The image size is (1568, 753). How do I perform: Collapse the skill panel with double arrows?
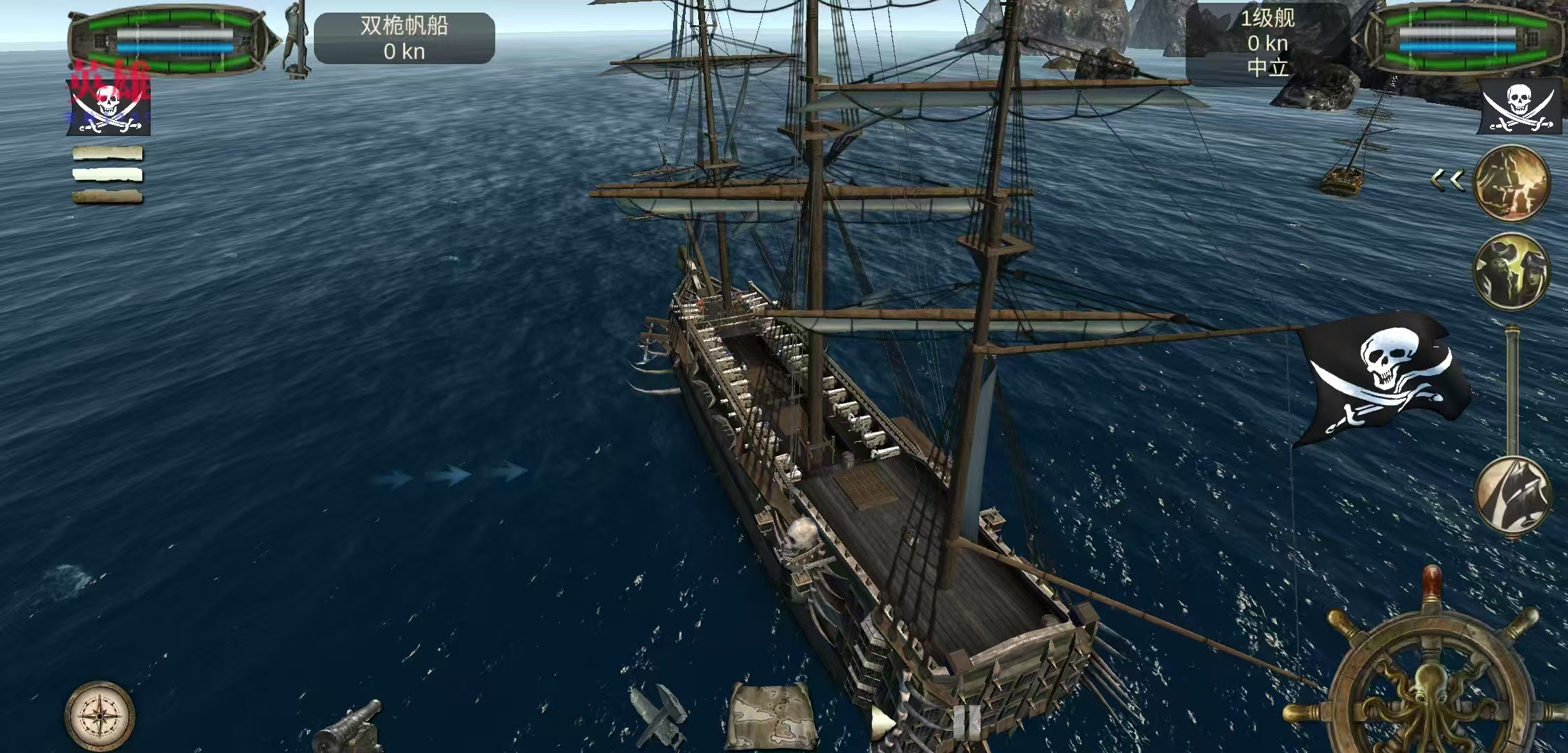[1448, 180]
